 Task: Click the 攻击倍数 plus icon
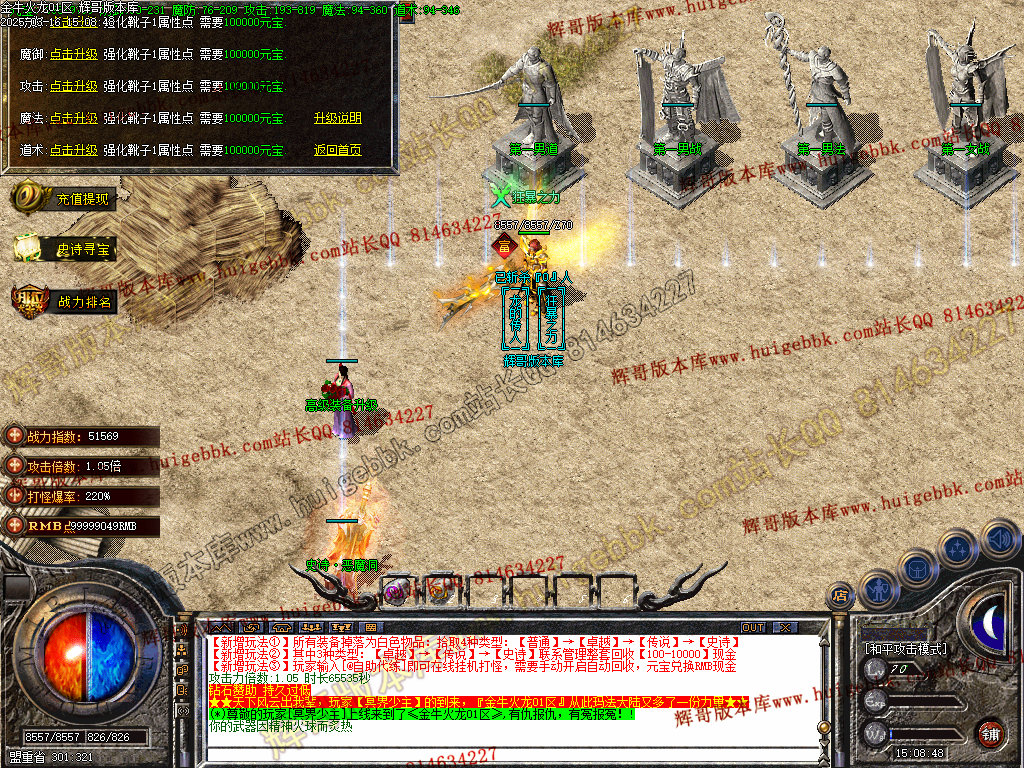coord(14,466)
